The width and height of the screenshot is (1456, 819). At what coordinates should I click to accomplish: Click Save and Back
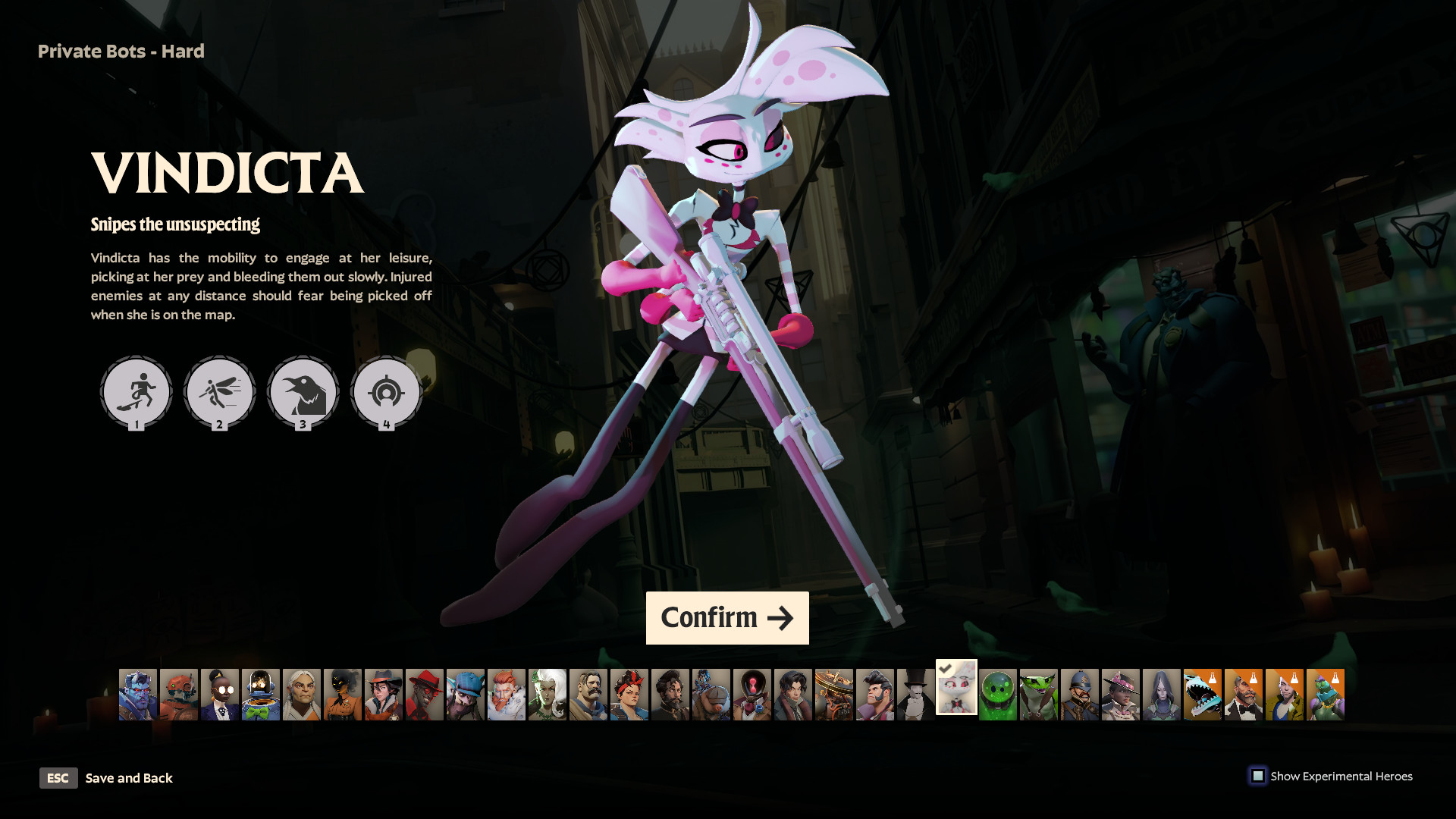click(129, 778)
